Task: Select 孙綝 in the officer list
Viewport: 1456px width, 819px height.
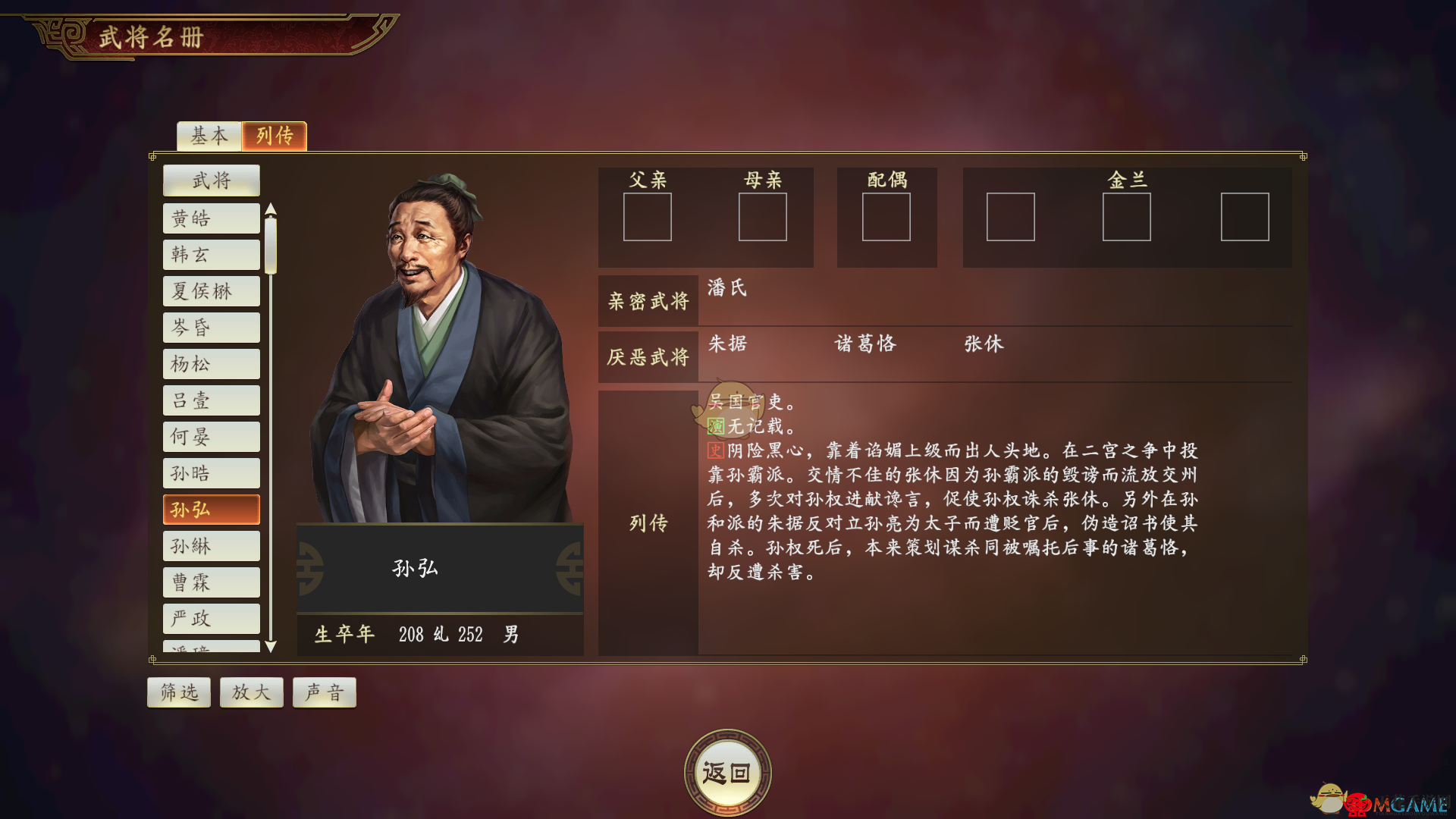Action: pos(211,545)
